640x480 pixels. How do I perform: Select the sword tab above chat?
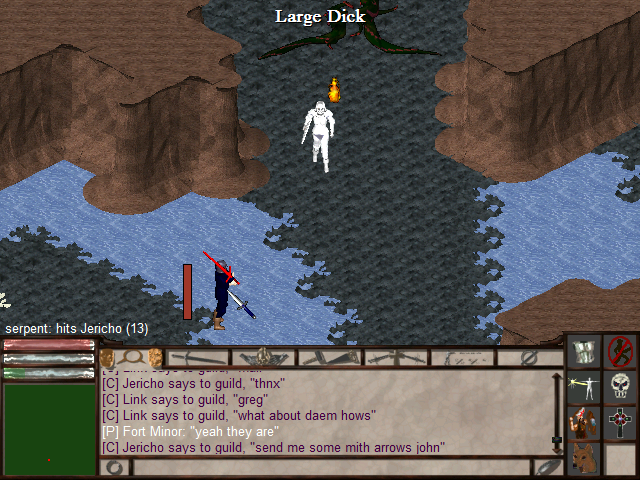(x=198, y=357)
